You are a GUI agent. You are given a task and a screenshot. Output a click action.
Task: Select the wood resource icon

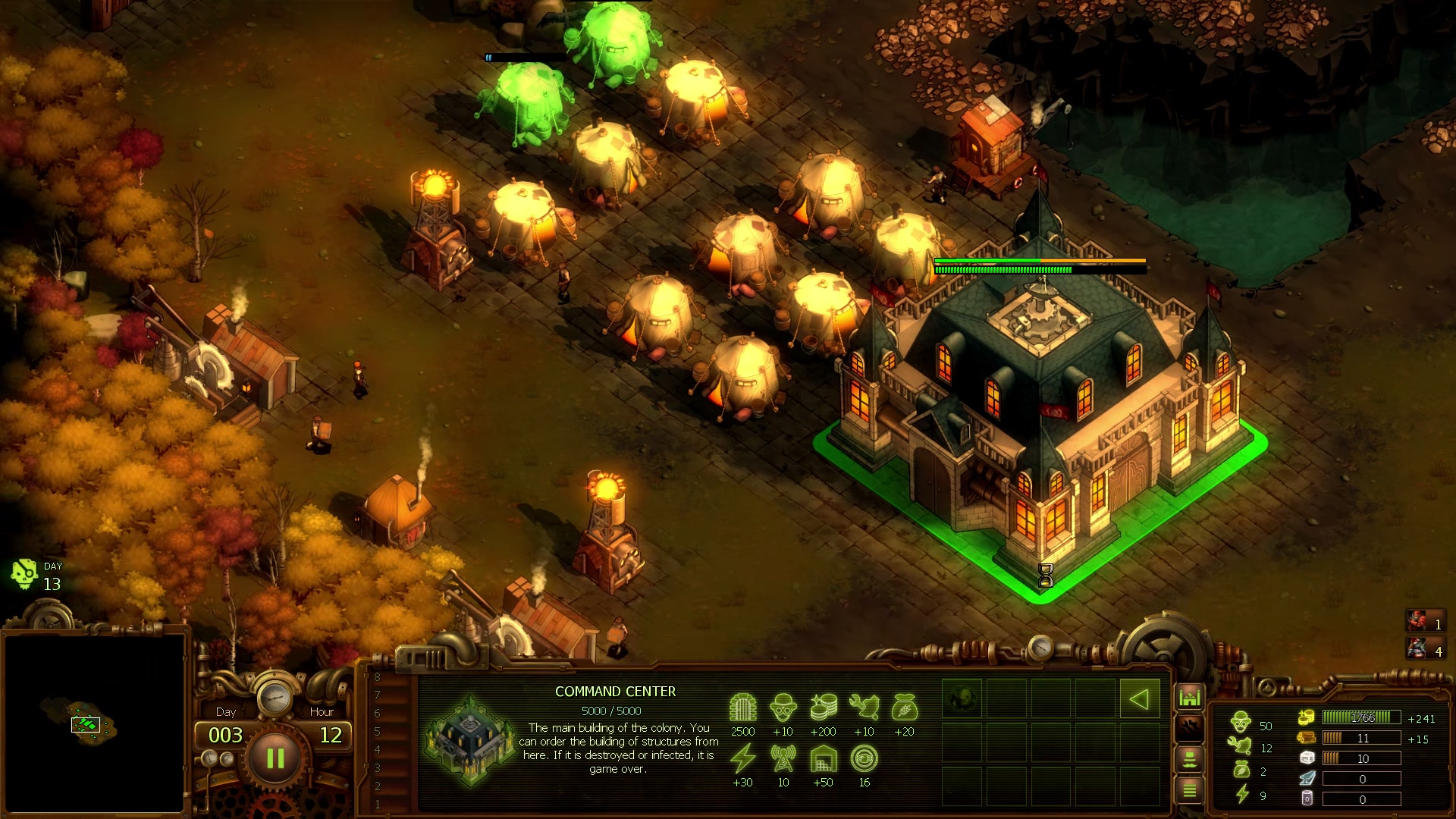click(x=1307, y=738)
